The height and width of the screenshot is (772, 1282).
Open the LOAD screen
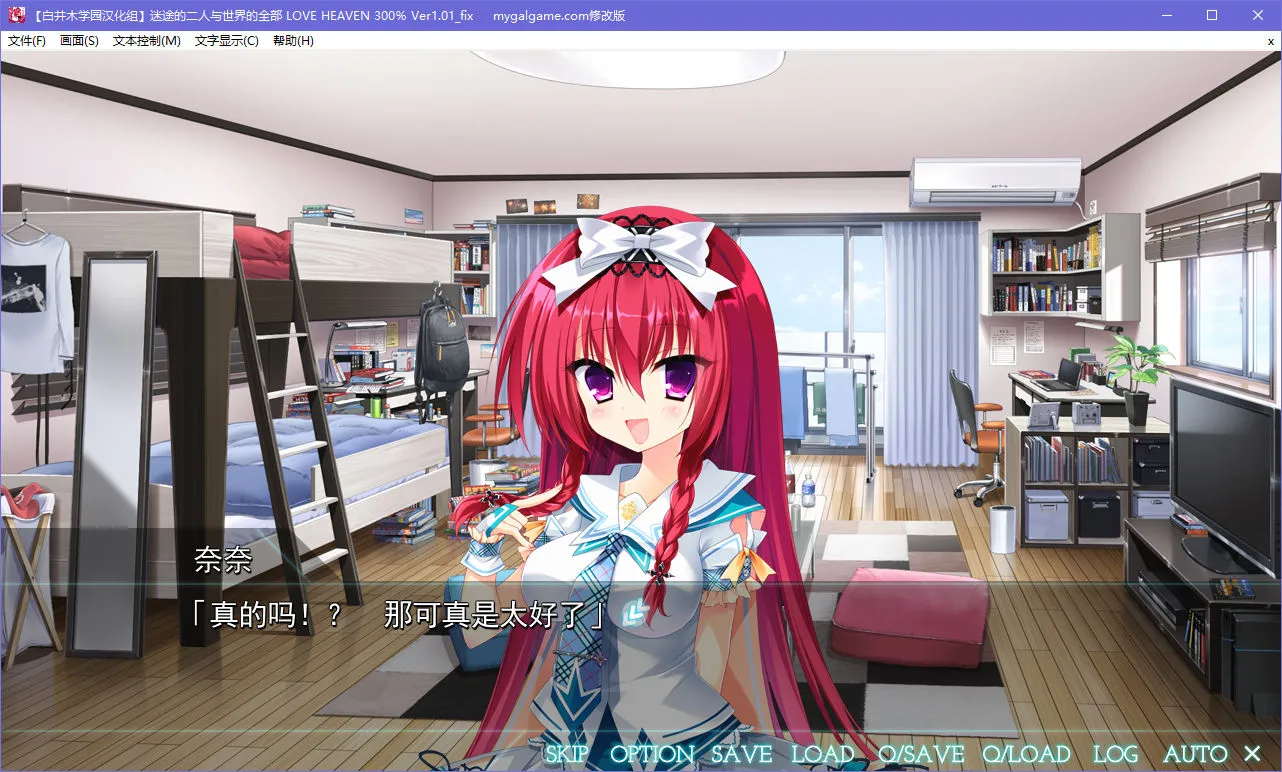coord(823,753)
